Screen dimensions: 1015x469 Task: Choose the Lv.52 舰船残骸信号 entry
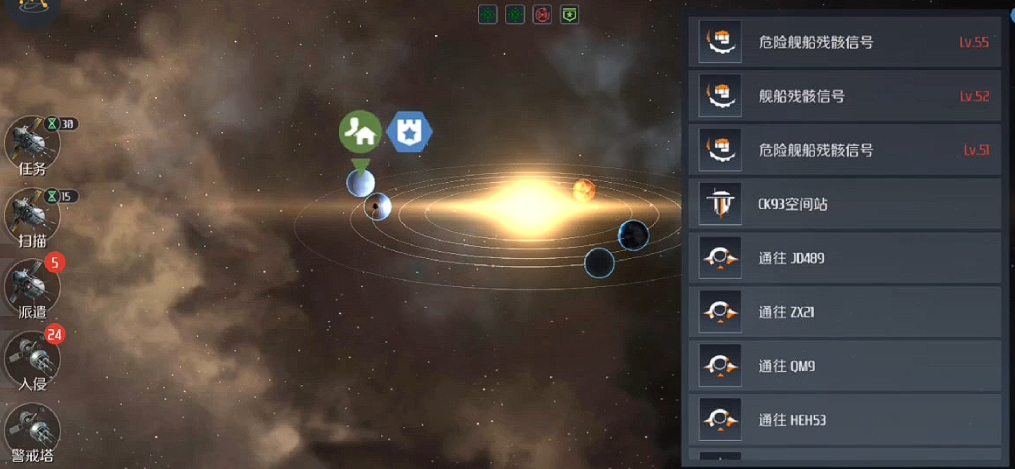(845, 96)
